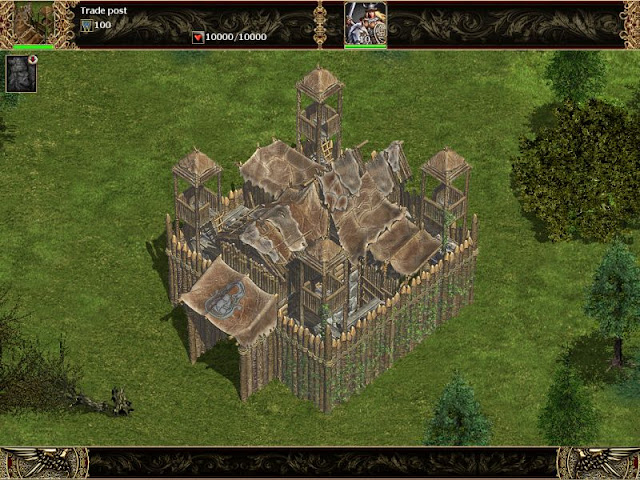Click the bottom-right winged emblem button
Viewport: 640px width, 480px height.
tap(597, 463)
